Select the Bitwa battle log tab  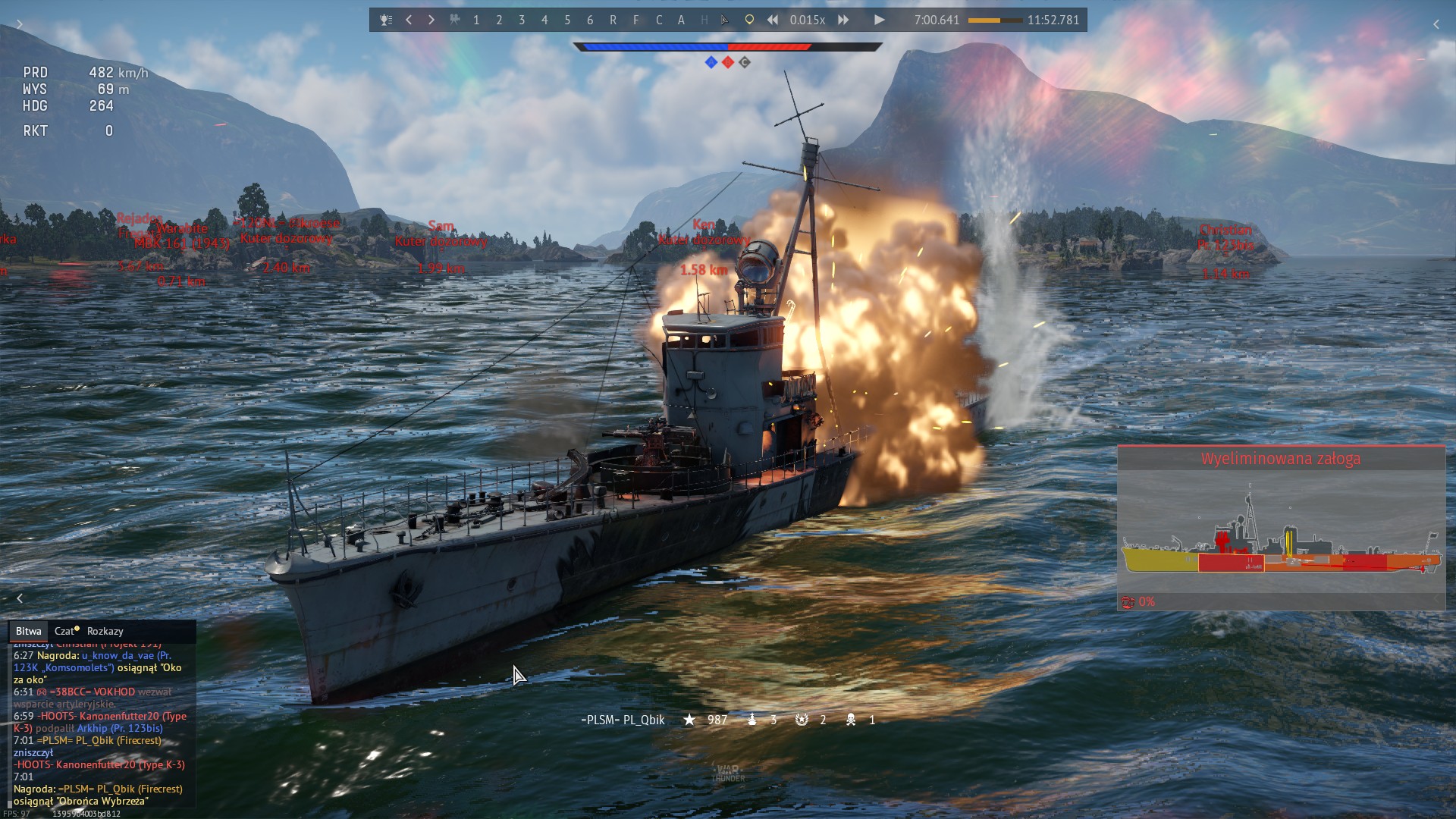pyautogui.click(x=28, y=631)
